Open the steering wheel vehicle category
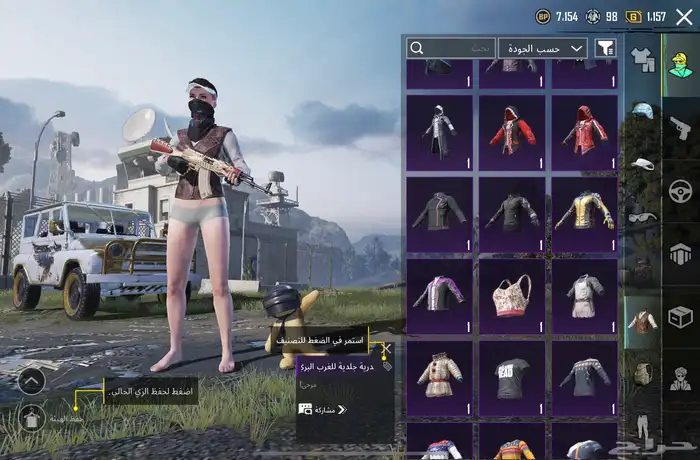This screenshot has height=460, width=700. [x=680, y=190]
